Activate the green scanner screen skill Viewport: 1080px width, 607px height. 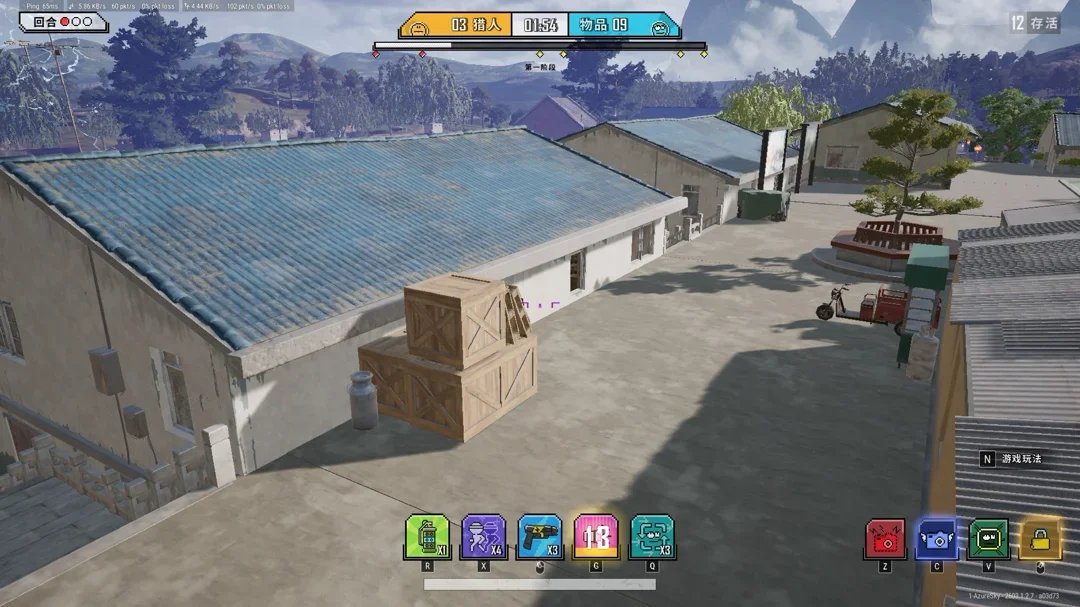click(x=989, y=540)
